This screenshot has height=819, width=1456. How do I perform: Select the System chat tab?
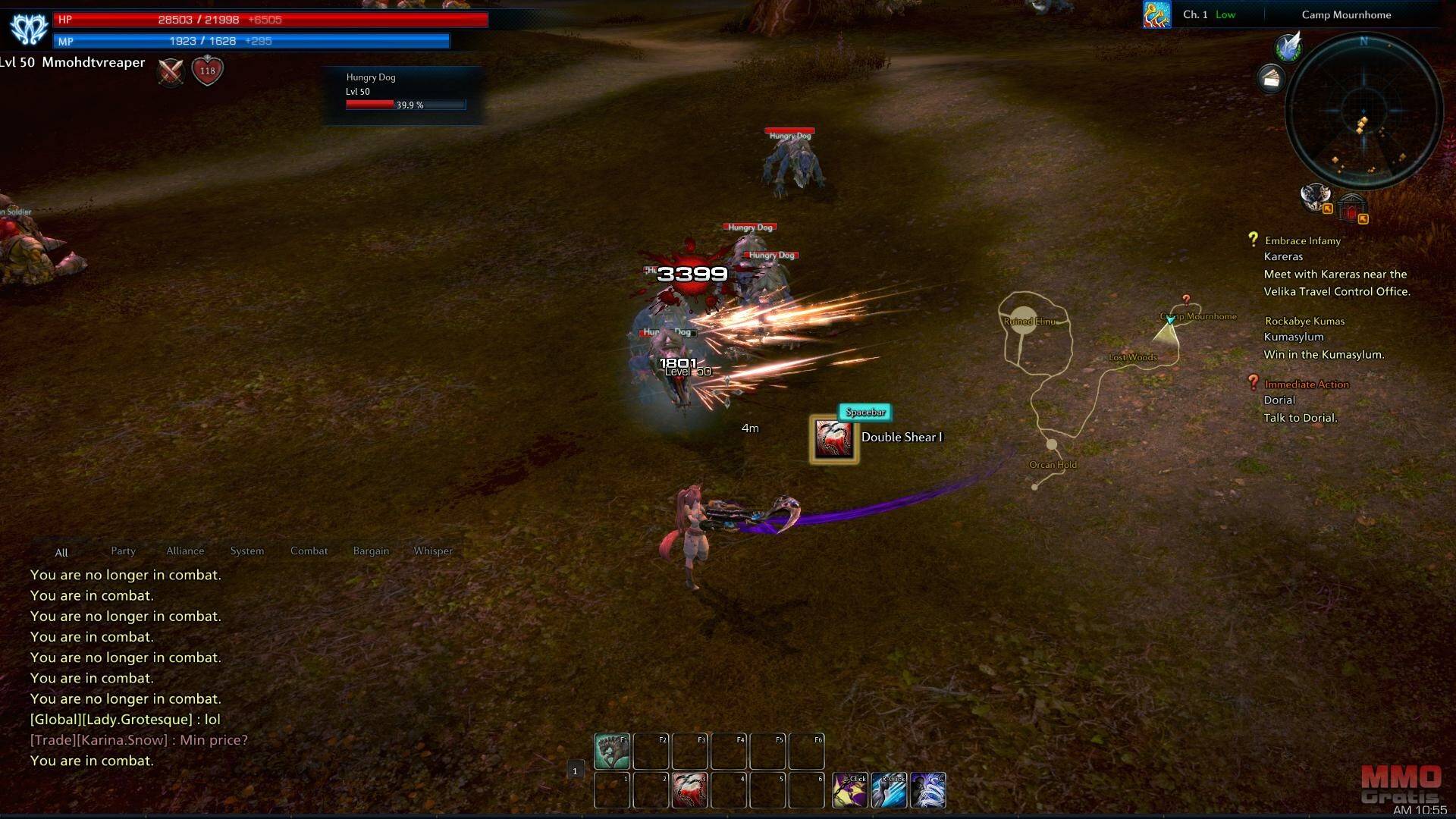point(247,551)
